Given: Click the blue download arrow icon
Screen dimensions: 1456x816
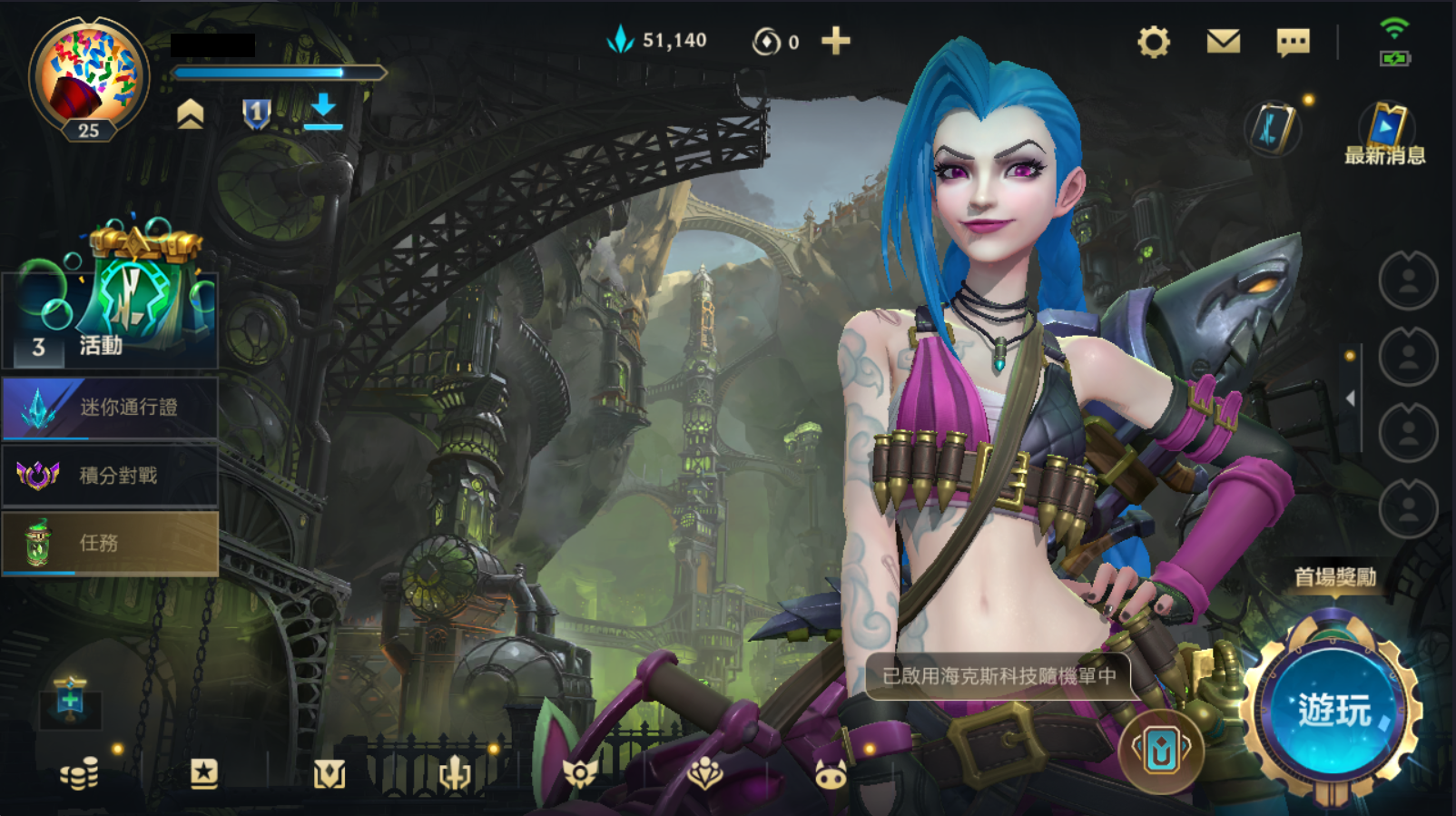Looking at the screenshot, I should tap(322, 112).
